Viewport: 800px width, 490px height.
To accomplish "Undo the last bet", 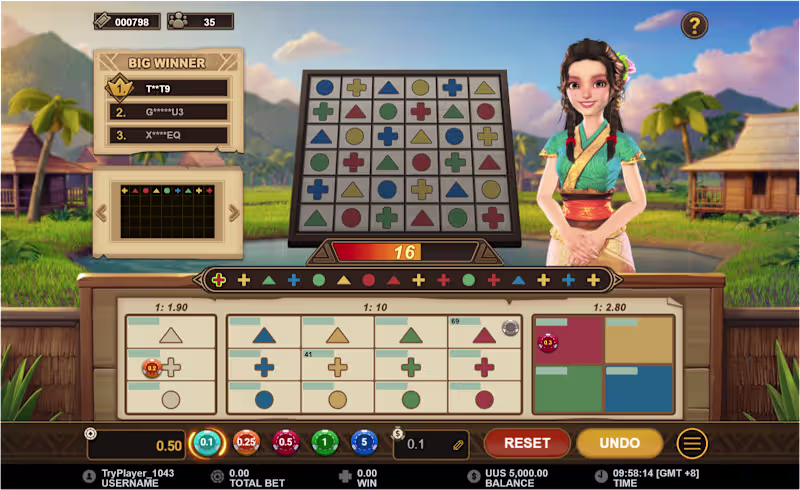I will [620, 443].
